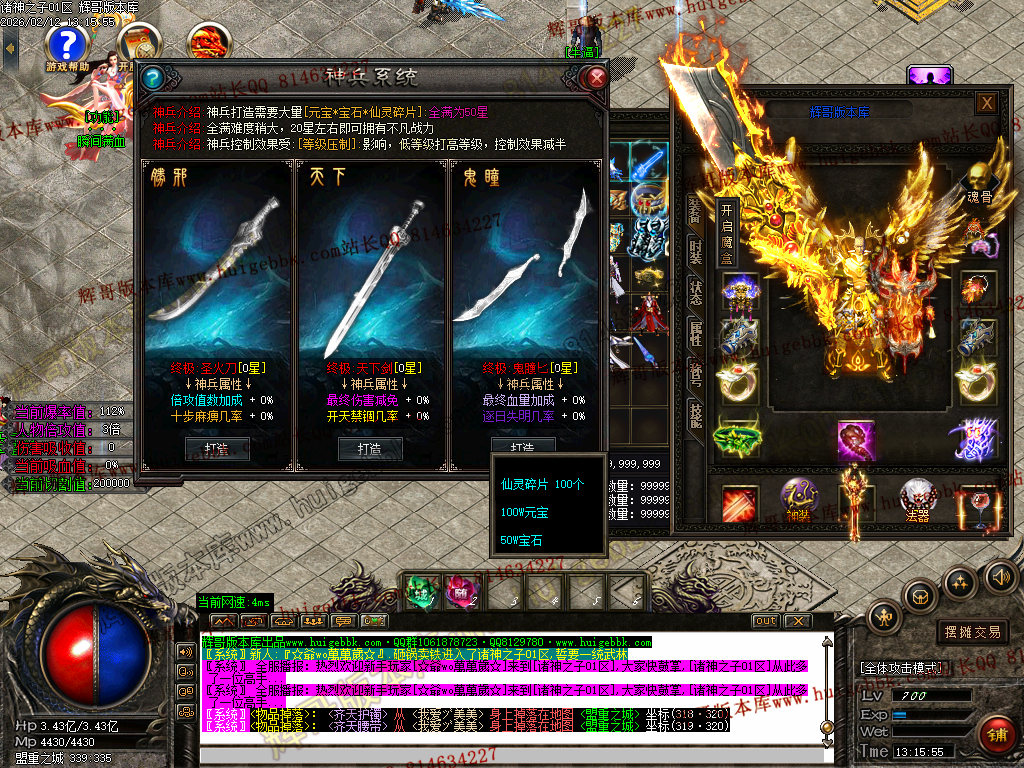This screenshot has width=1024, height=768.
Task: Click the chat window's out button
Action: [765, 621]
